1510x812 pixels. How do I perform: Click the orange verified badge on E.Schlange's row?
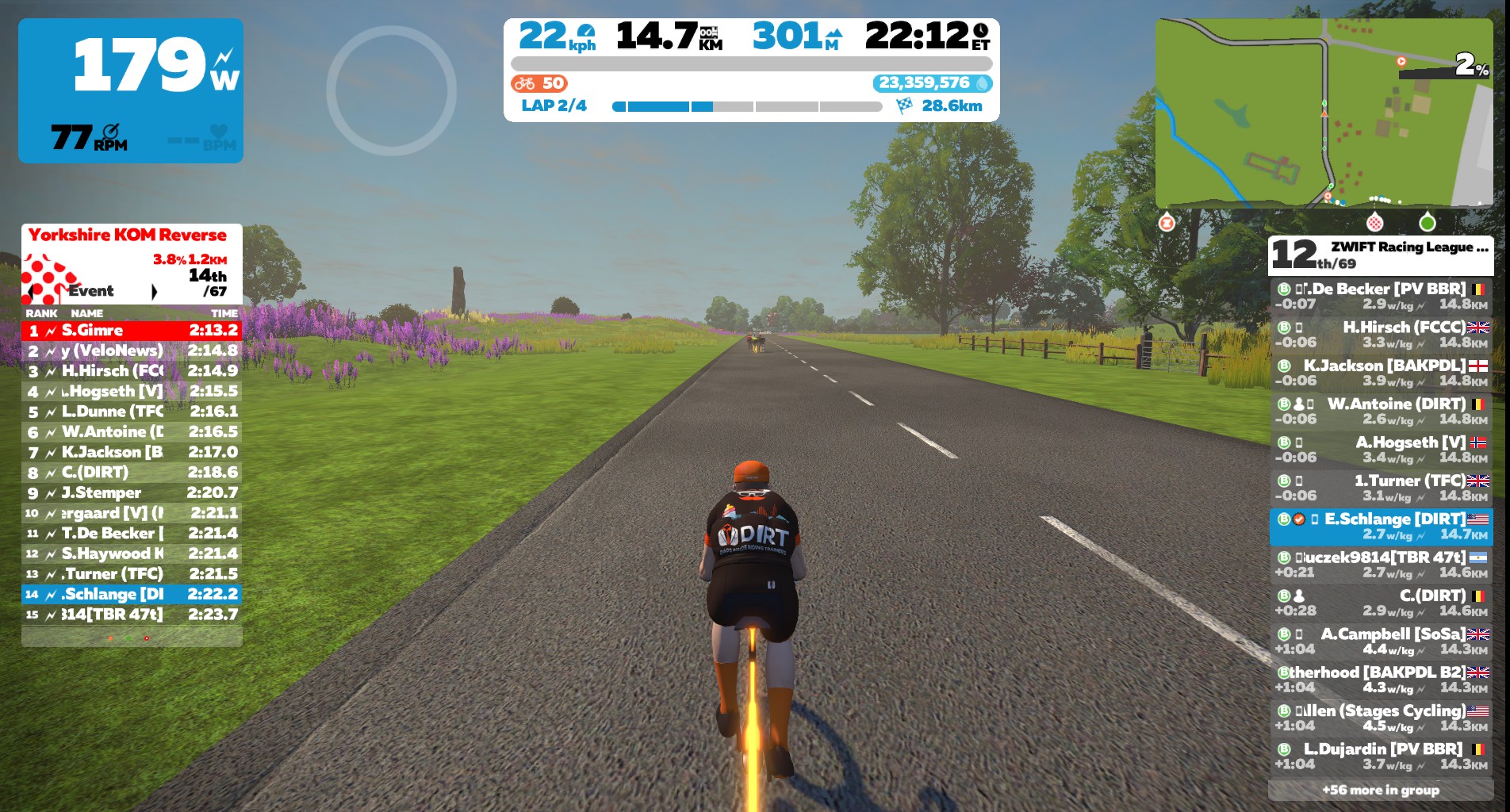coord(1301,519)
